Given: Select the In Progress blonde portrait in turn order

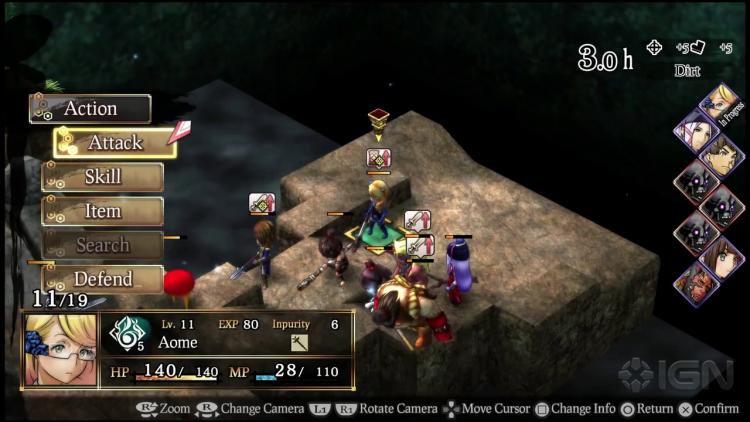Looking at the screenshot, I should [x=722, y=101].
